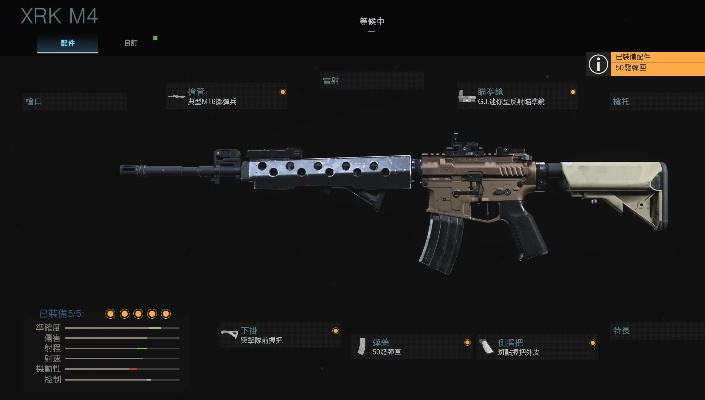The width and height of the screenshot is (705, 400).
Task: Open the 下掛 underbarrel attachment slot
Action: point(279,336)
